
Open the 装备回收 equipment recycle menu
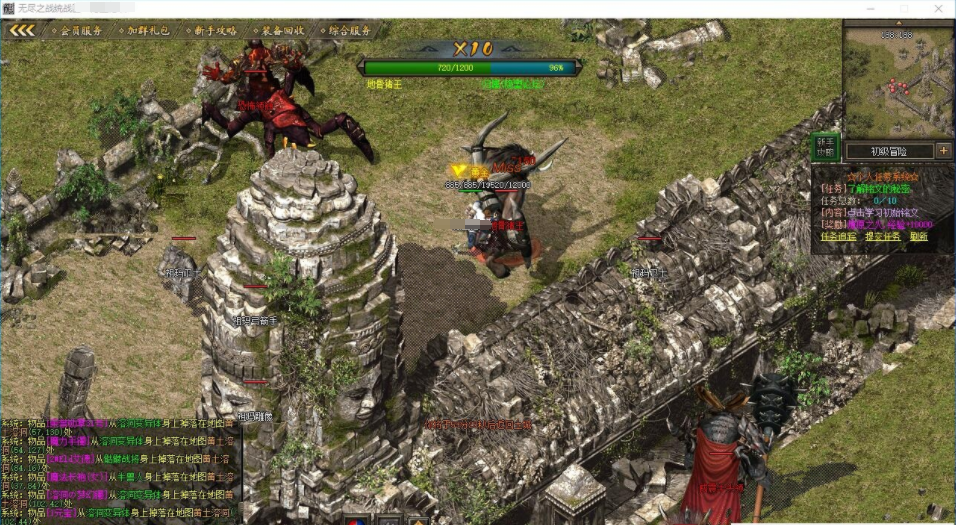280,30
